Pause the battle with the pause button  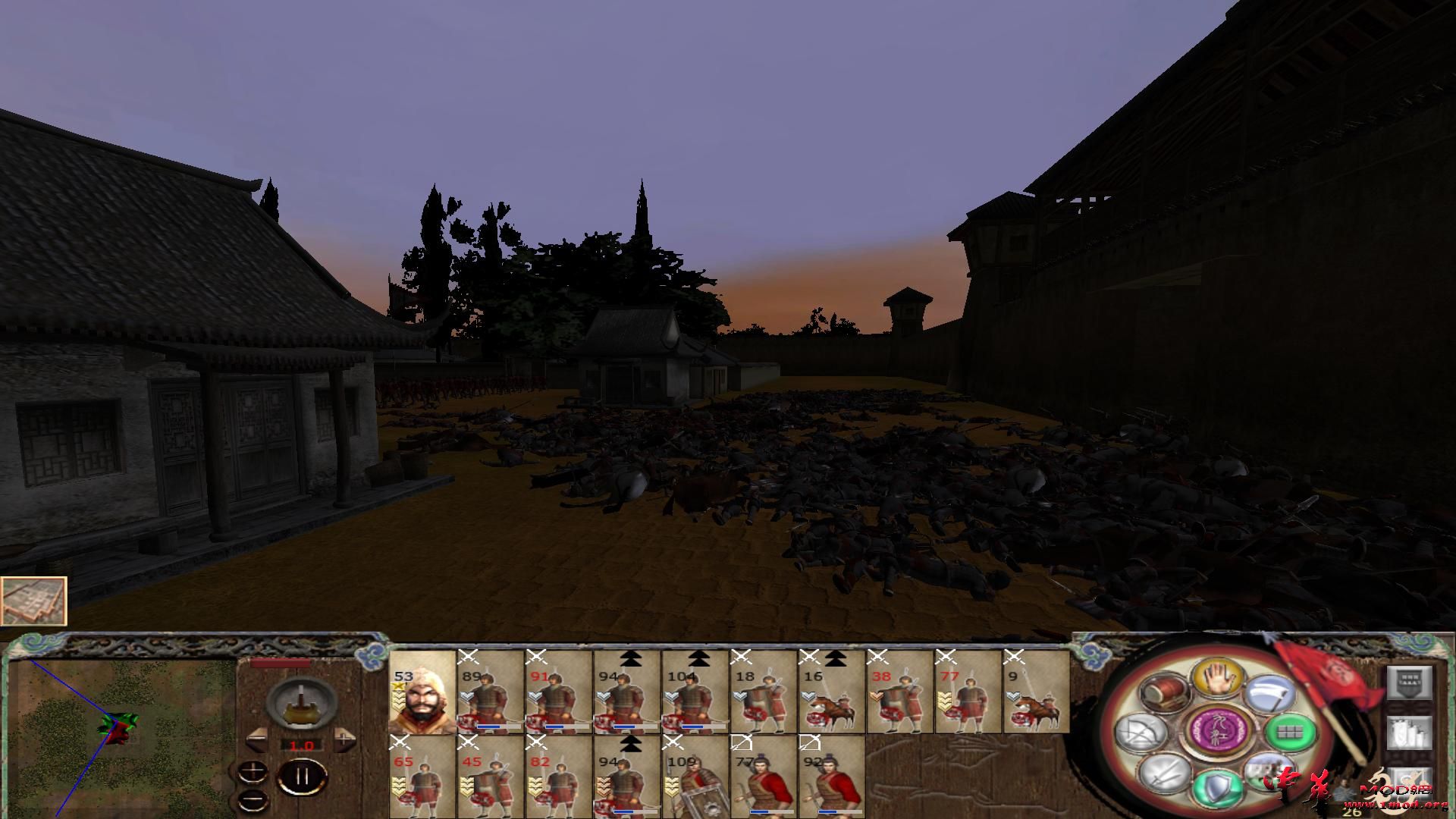click(302, 776)
